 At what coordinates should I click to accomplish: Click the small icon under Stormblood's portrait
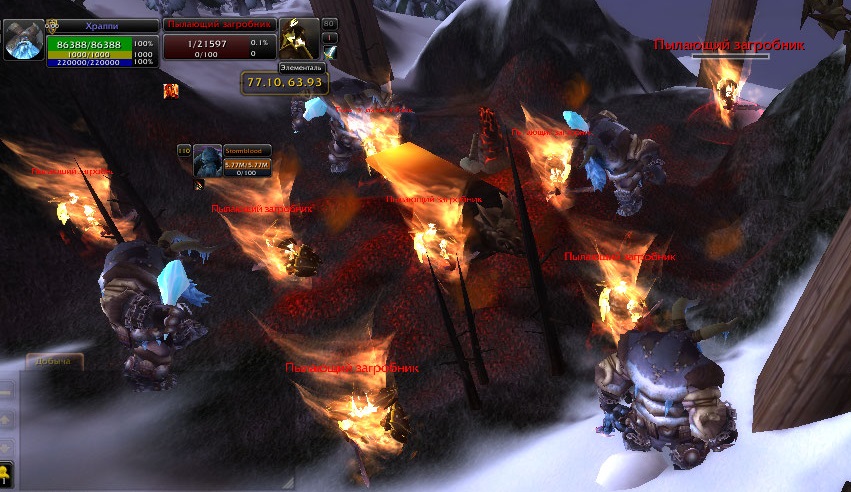coord(198,184)
